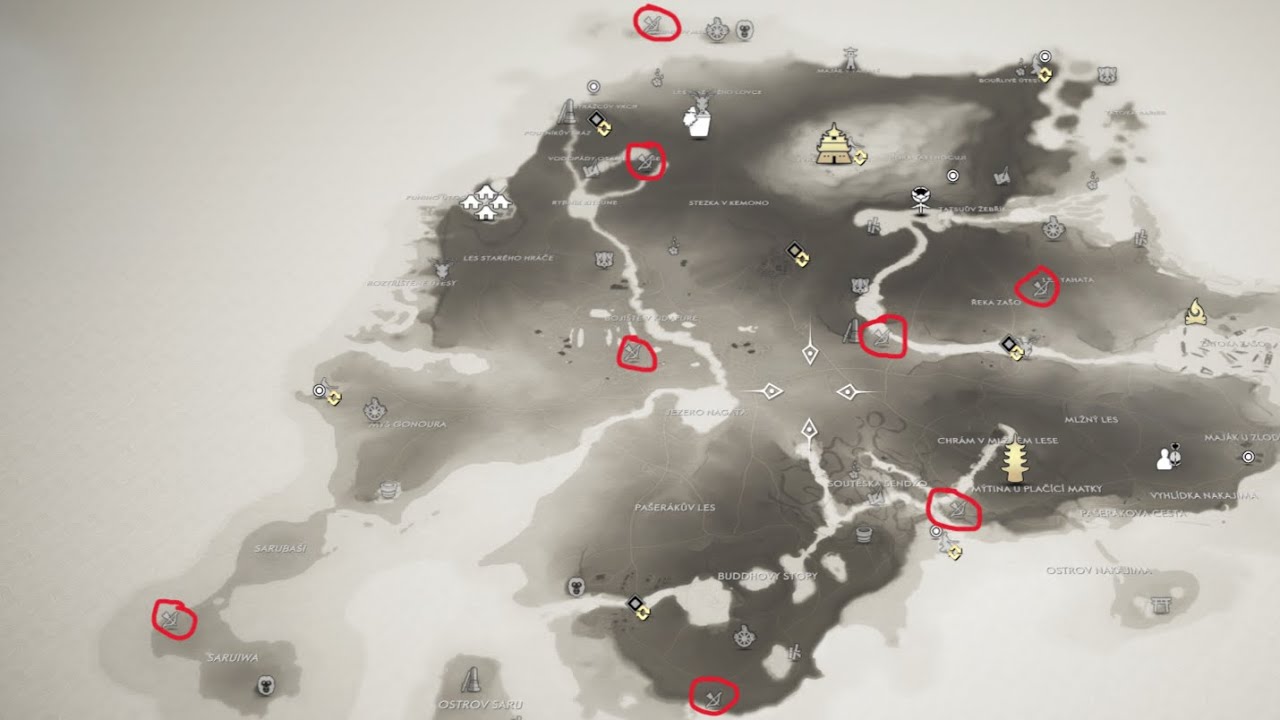The height and width of the screenshot is (720, 1280).
Task: Select the torii shrine icon near Ostrov Nakajima
Action: 1160,606
